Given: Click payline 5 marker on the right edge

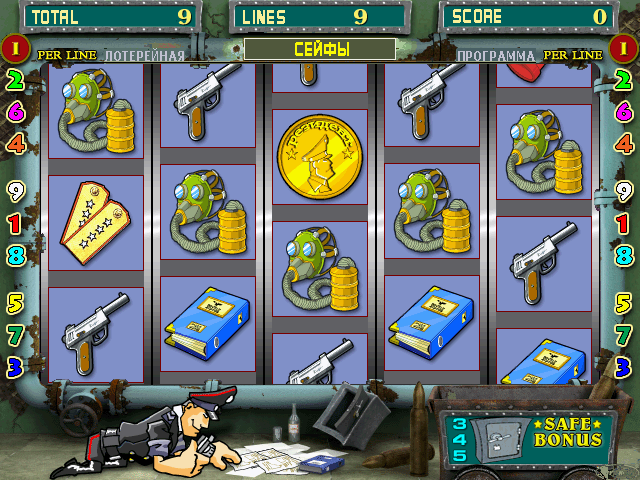Looking at the screenshot, I should [624, 302].
